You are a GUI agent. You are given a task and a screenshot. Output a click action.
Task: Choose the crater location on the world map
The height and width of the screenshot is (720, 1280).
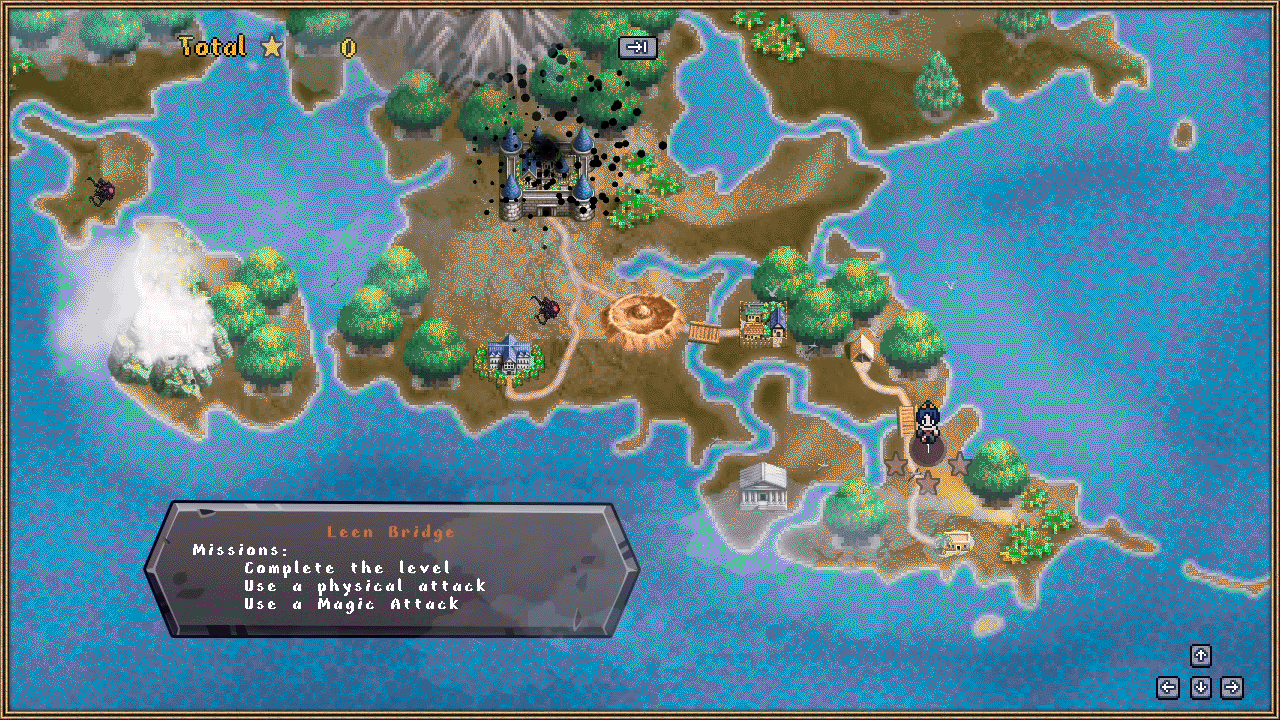click(642, 317)
